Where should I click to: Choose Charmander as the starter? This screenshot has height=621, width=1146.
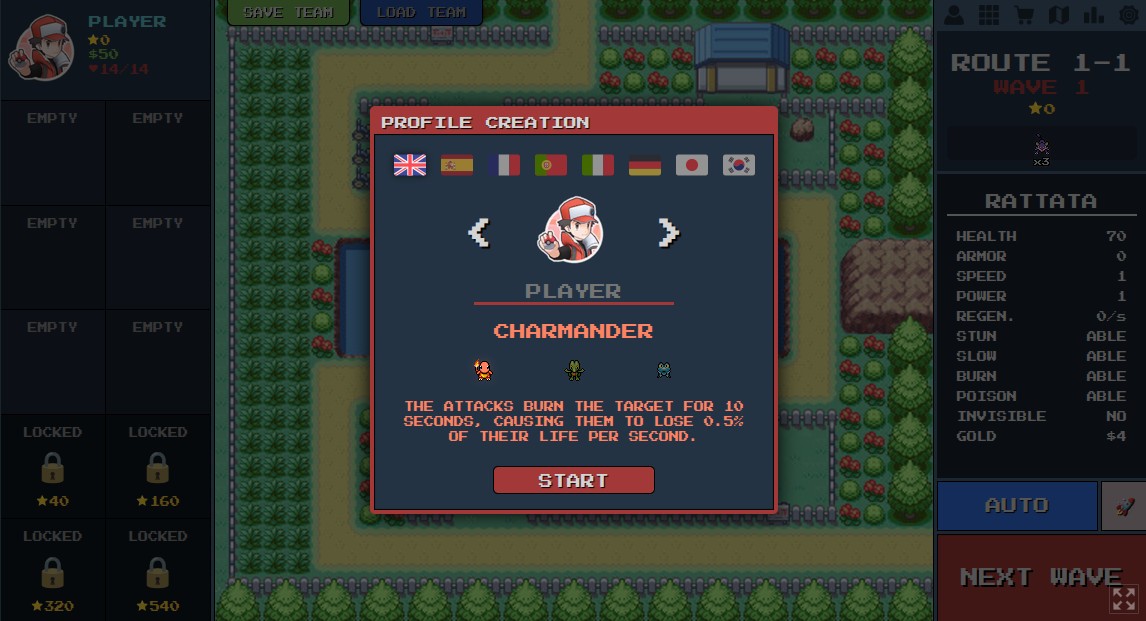(x=484, y=371)
